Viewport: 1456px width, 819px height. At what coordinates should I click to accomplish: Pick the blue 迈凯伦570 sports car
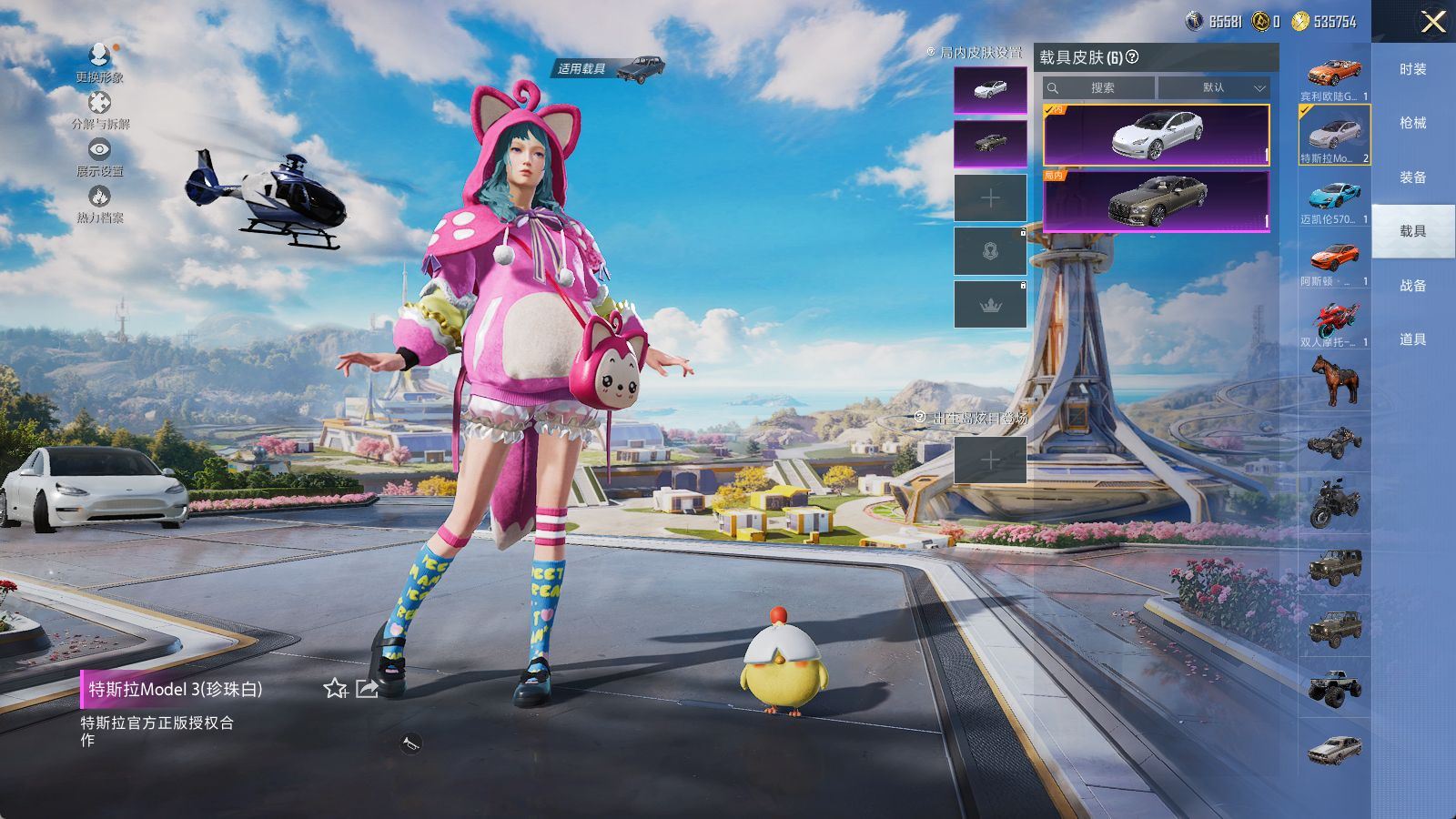coord(1334,197)
